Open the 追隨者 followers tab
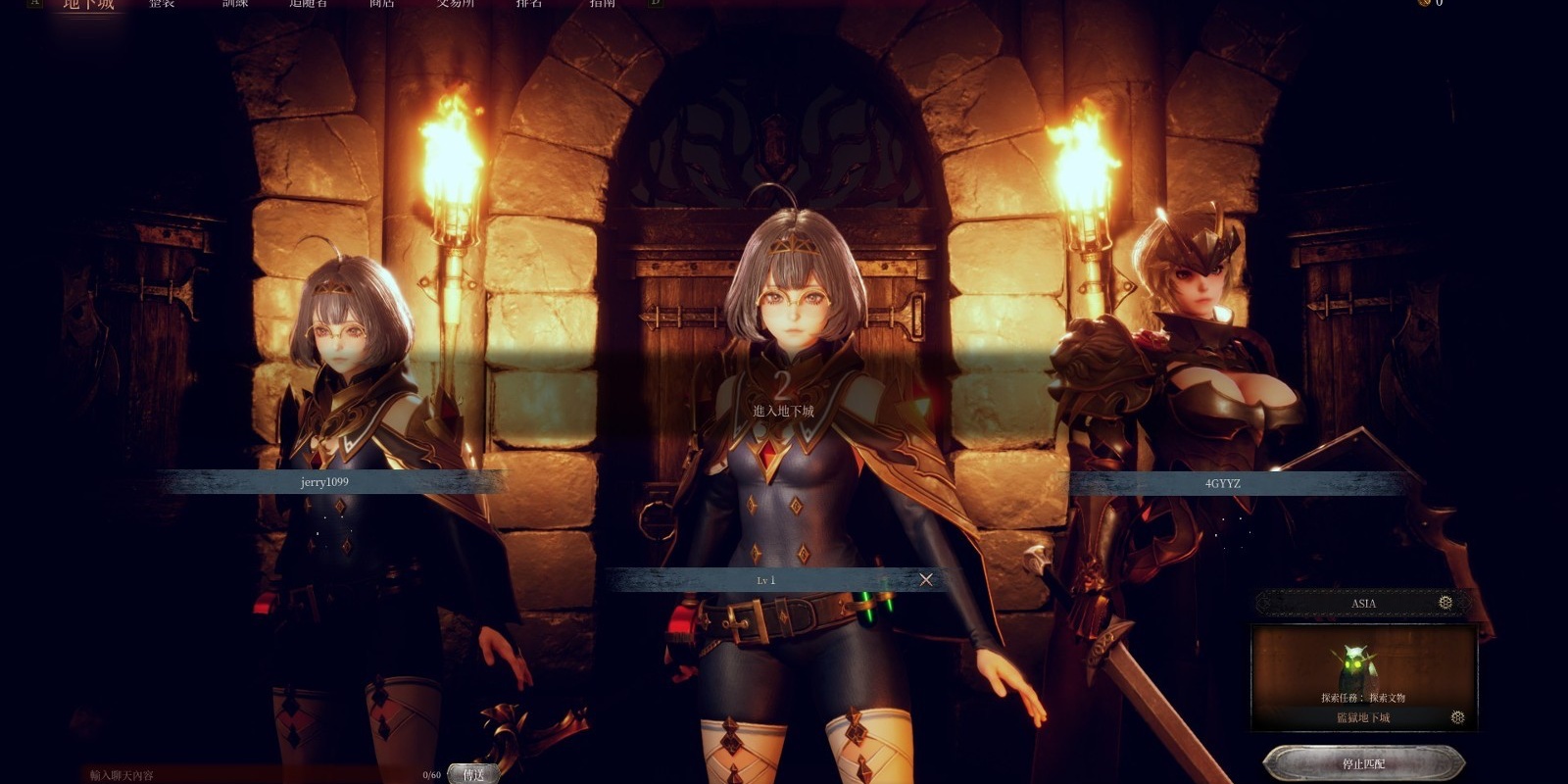 tap(309, 4)
